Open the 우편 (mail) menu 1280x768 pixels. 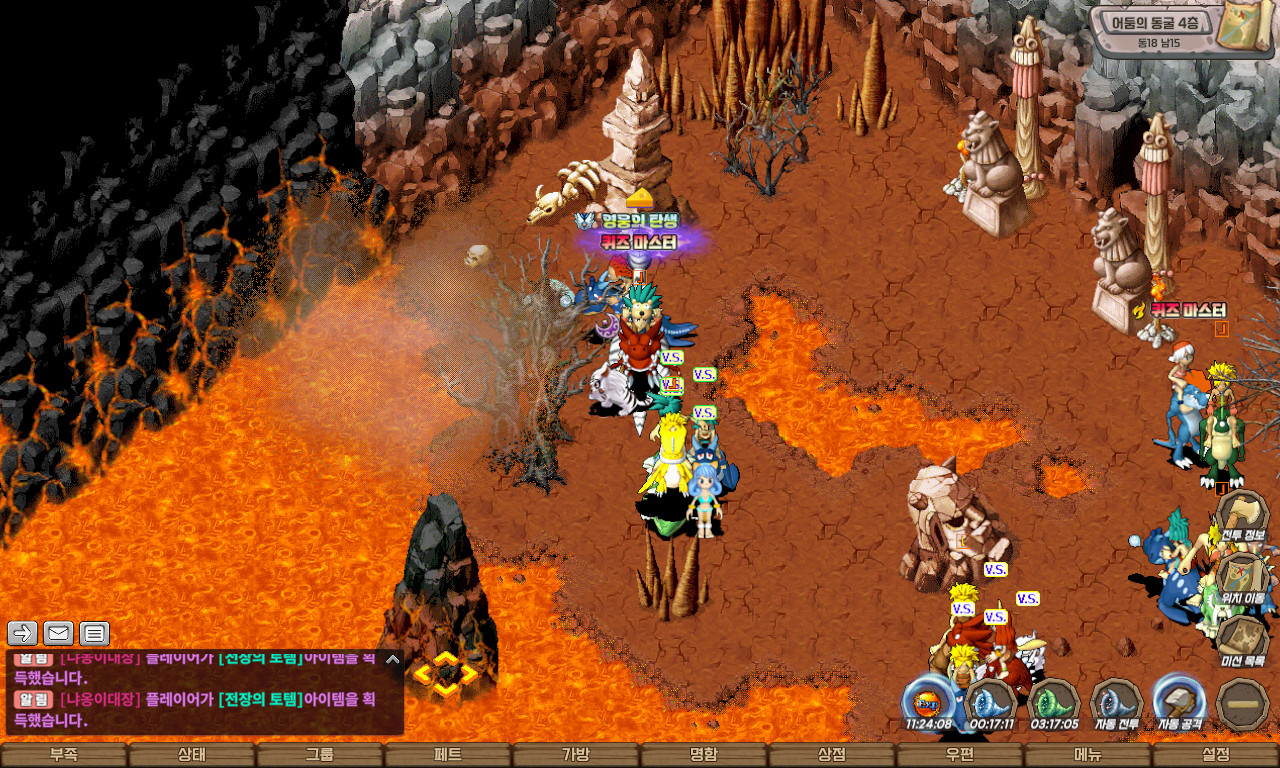[960, 755]
